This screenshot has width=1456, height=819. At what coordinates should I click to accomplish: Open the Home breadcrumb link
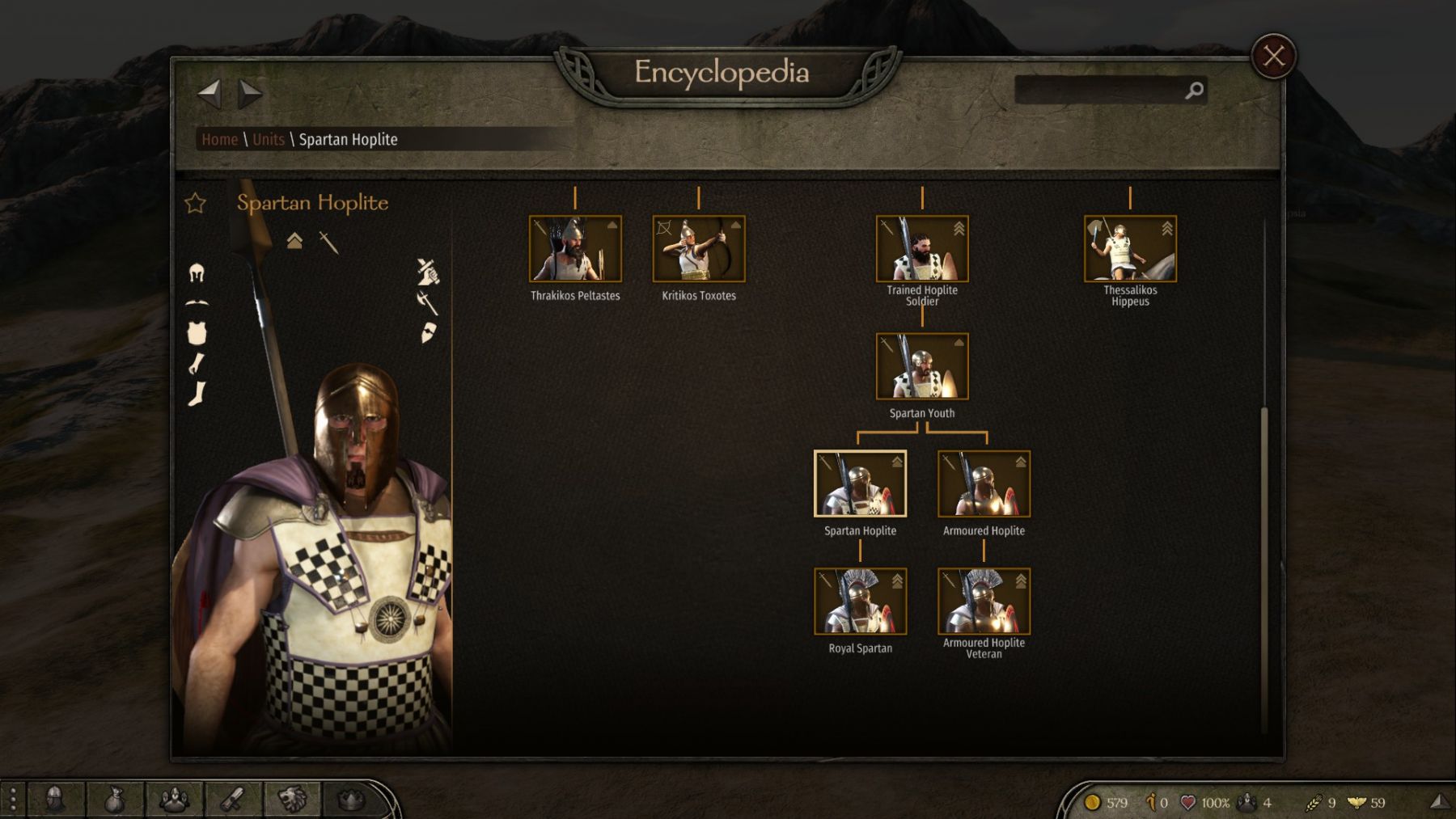[219, 139]
